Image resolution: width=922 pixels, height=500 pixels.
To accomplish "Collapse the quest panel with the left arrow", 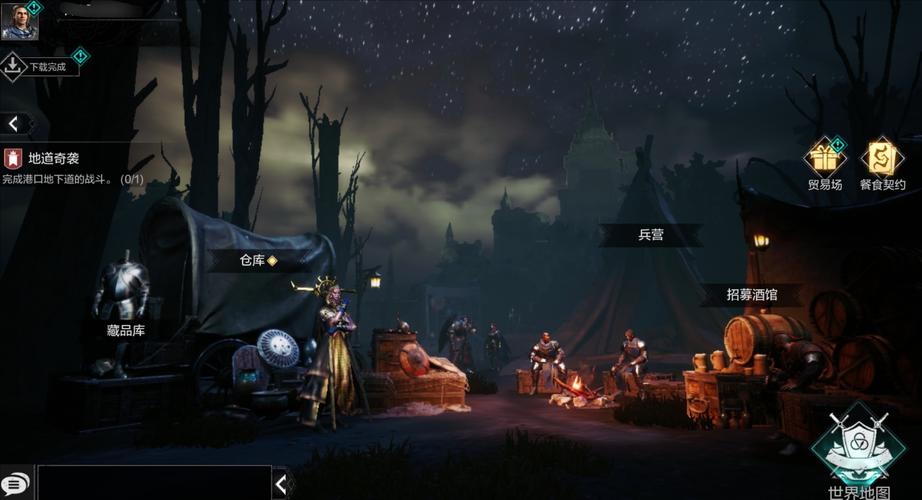I will click(x=14, y=123).
